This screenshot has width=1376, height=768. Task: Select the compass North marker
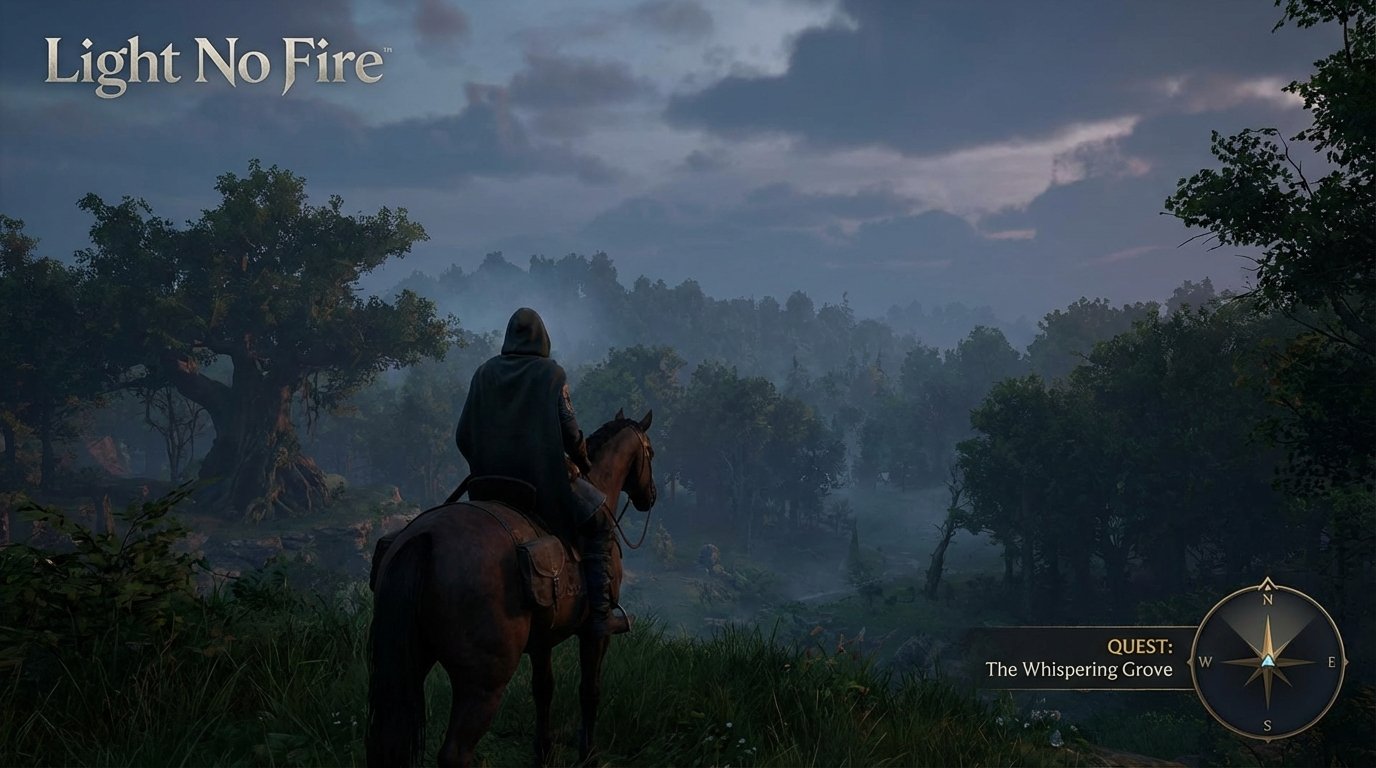tap(1267, 600)
